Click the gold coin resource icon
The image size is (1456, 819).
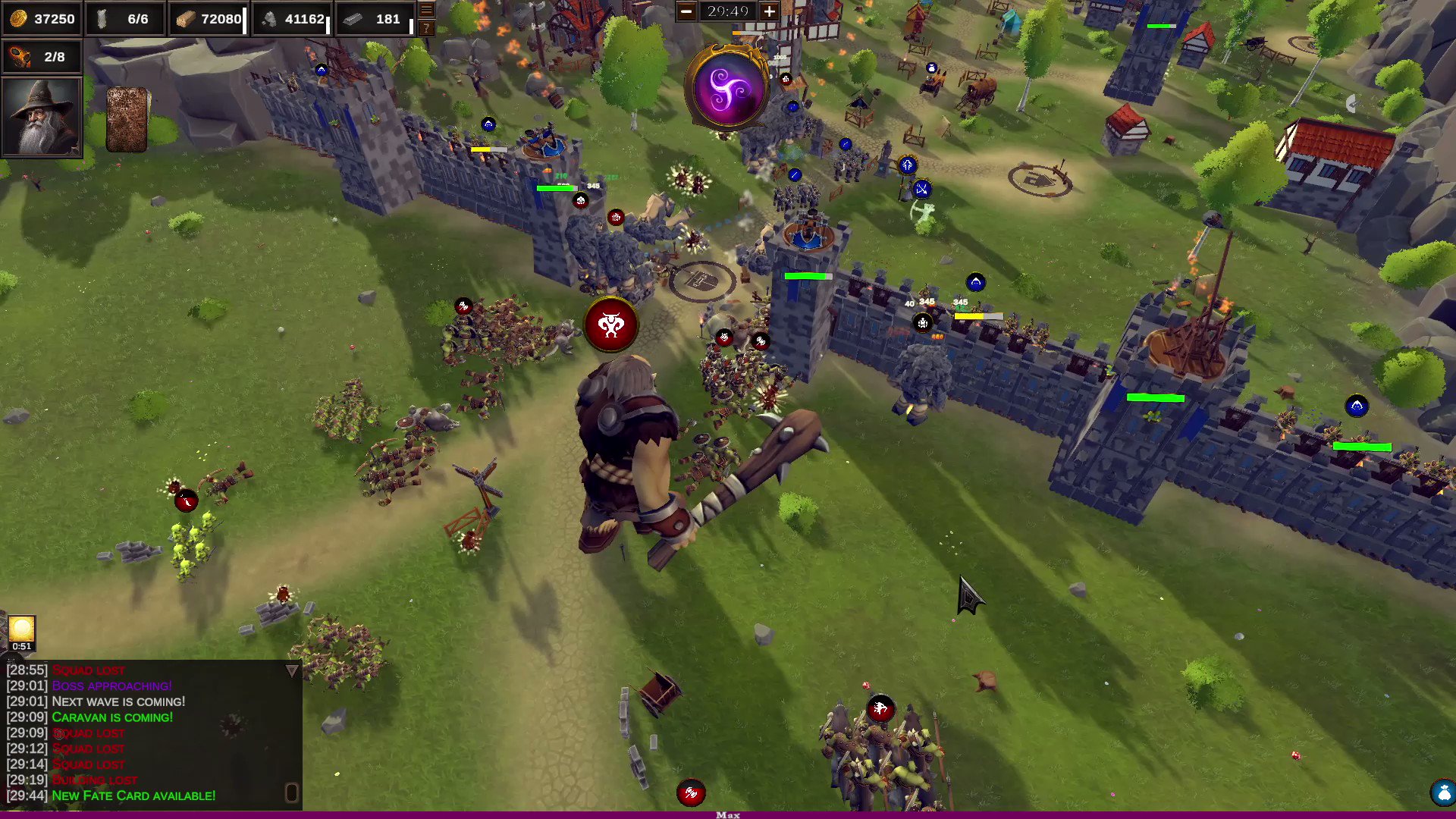click(20, 19)
